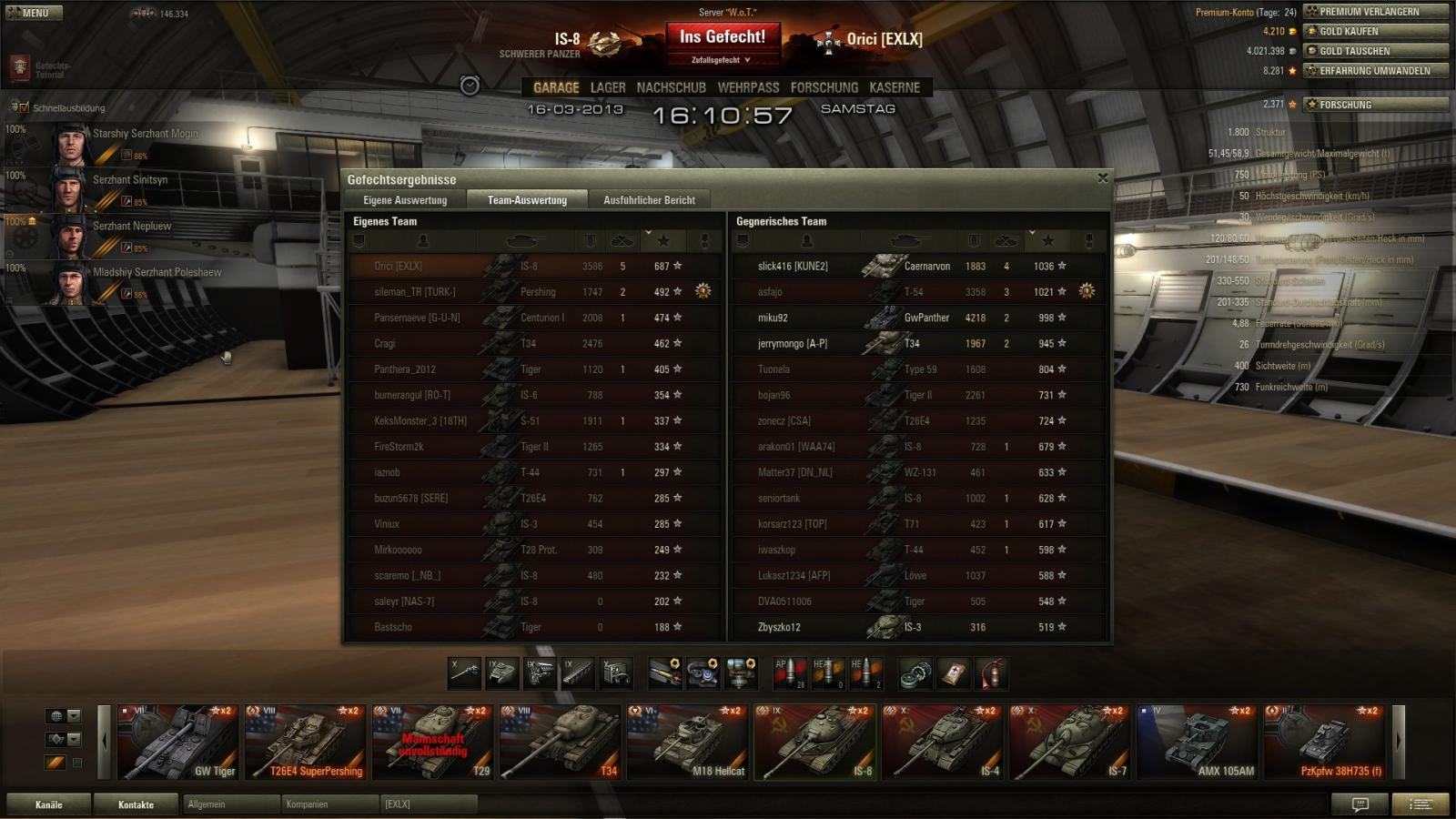Viewport: 1456px width, 819px height.
Task: Select the T34 tank in the carousel
Action: [x=560, y=743]
